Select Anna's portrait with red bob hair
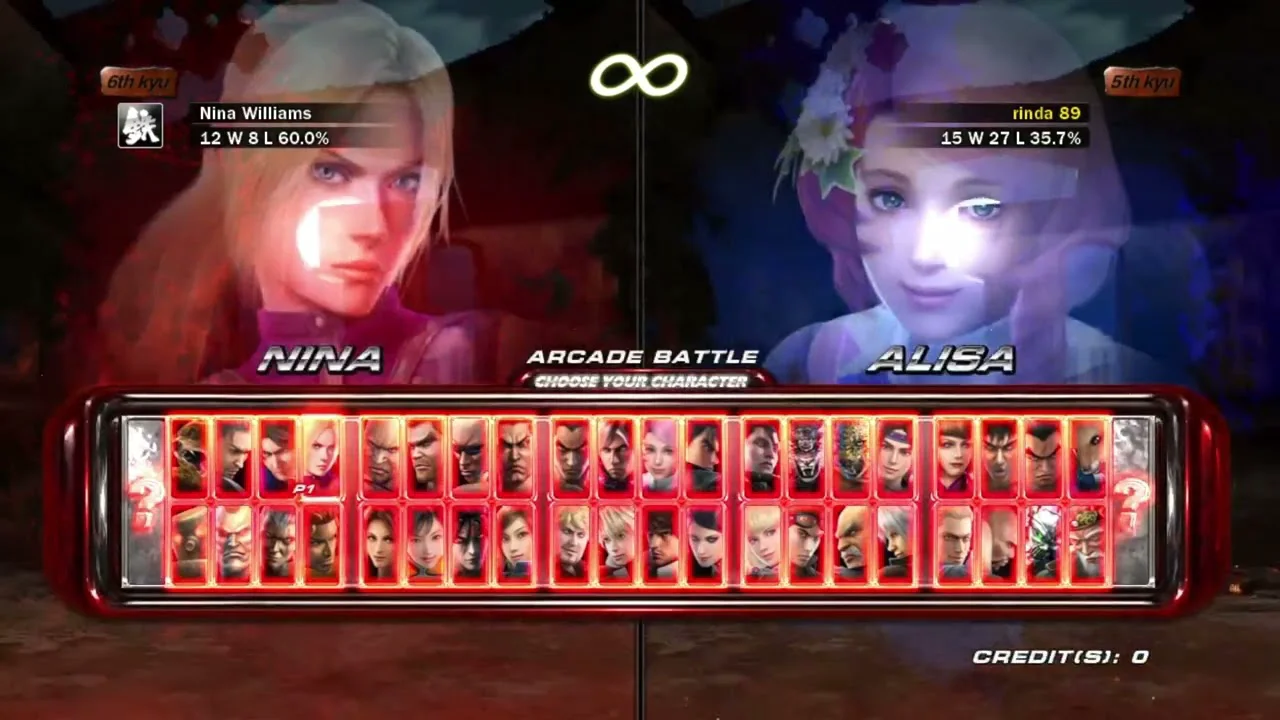1280x720 pixels. click(954, 457)
